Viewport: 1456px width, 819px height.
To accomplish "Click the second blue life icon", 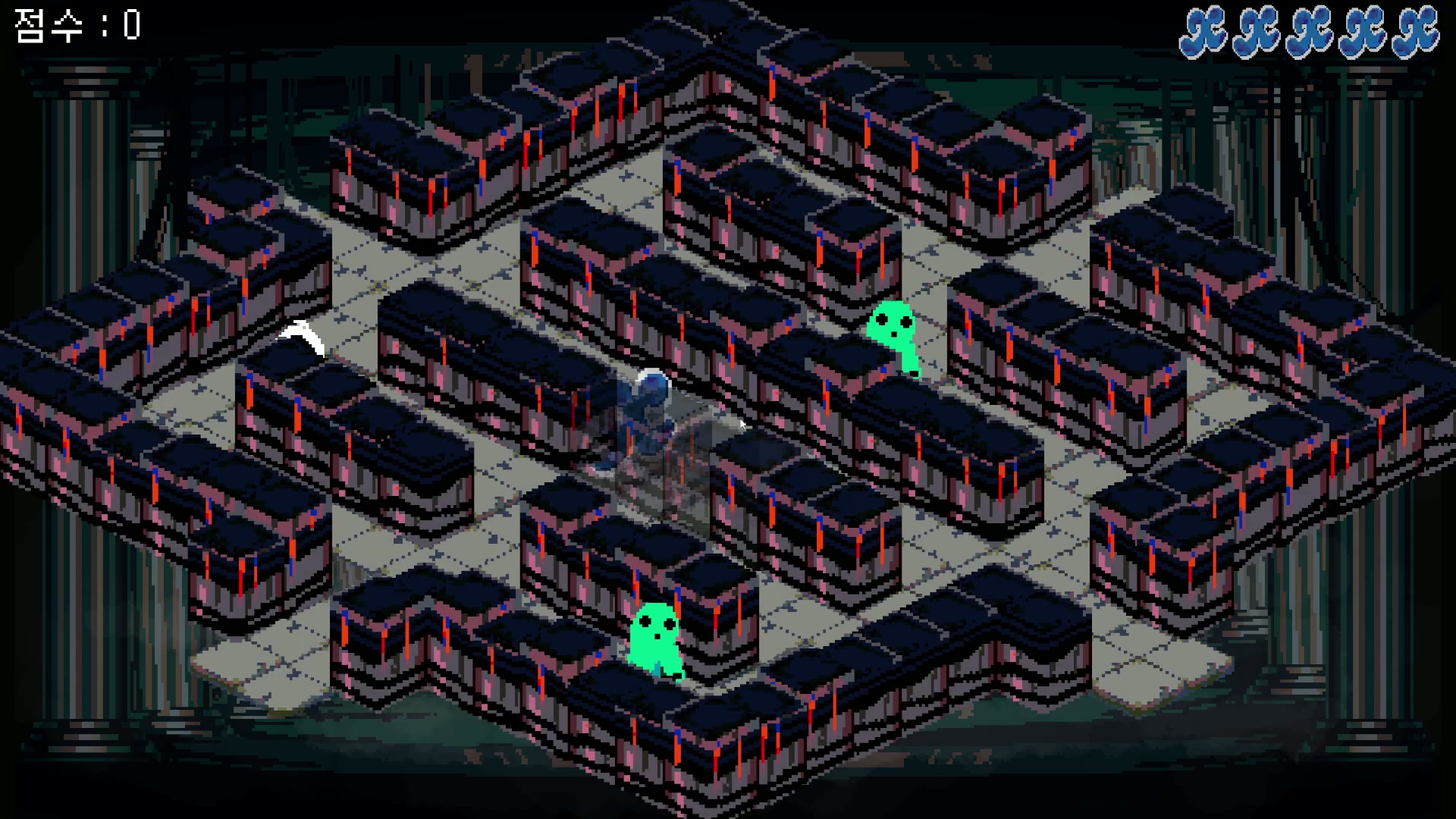I will coord(1258,30).
